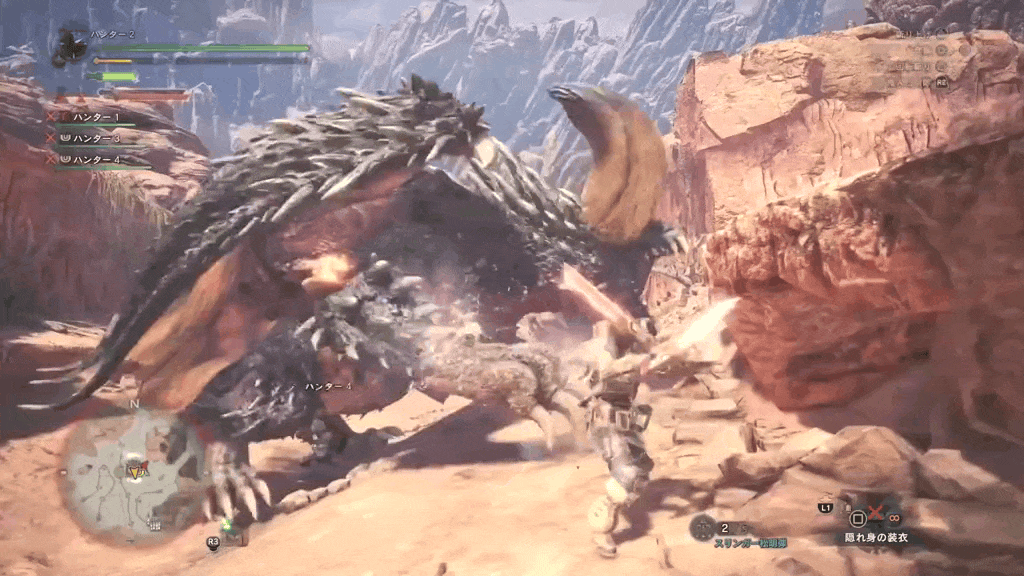Viewport: 1024px width, 576px height.
Task: Select ハンター 4 in the party list
Action: click(x=96, y=158)
